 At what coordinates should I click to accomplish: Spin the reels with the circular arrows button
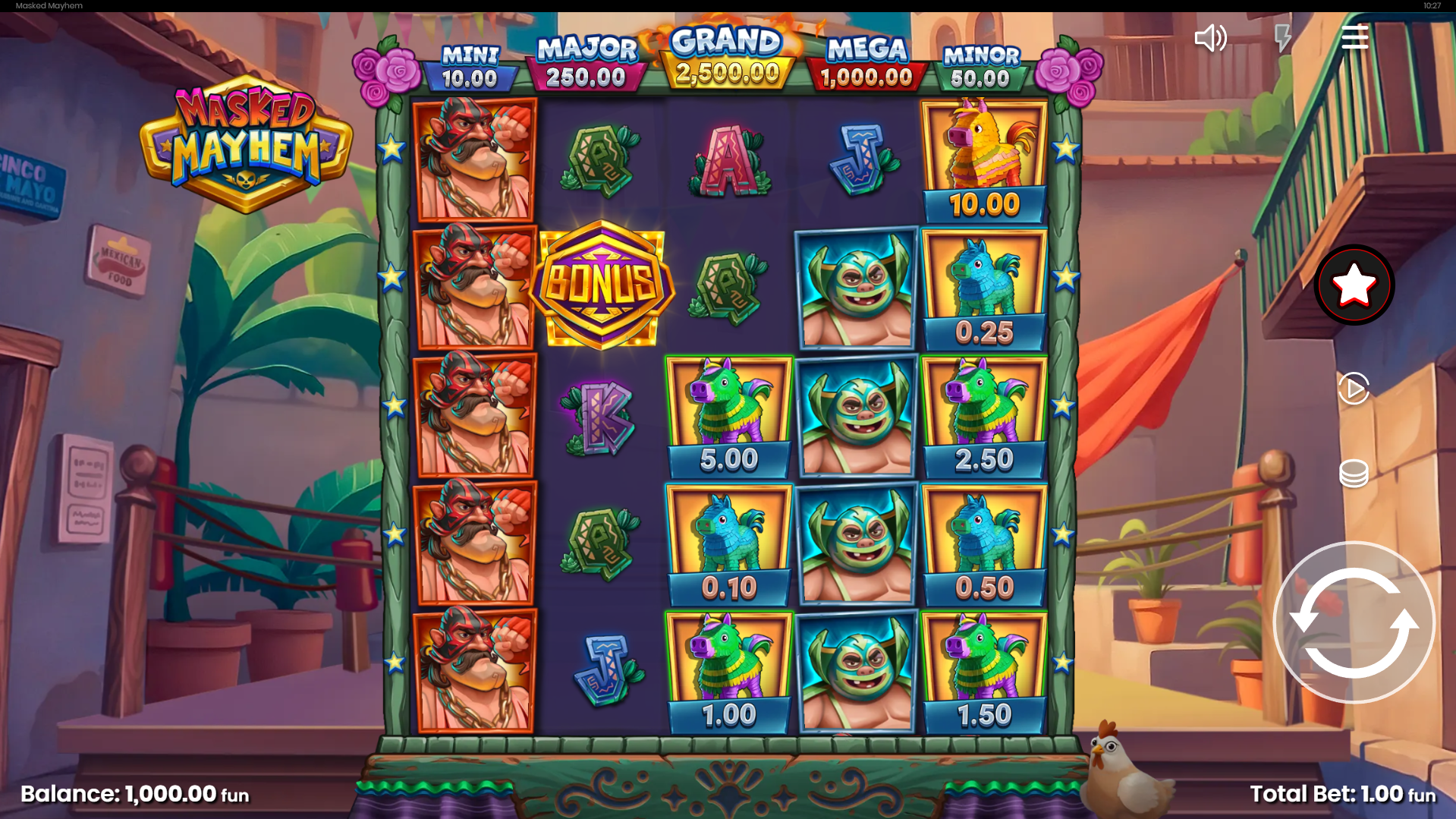1354,622
